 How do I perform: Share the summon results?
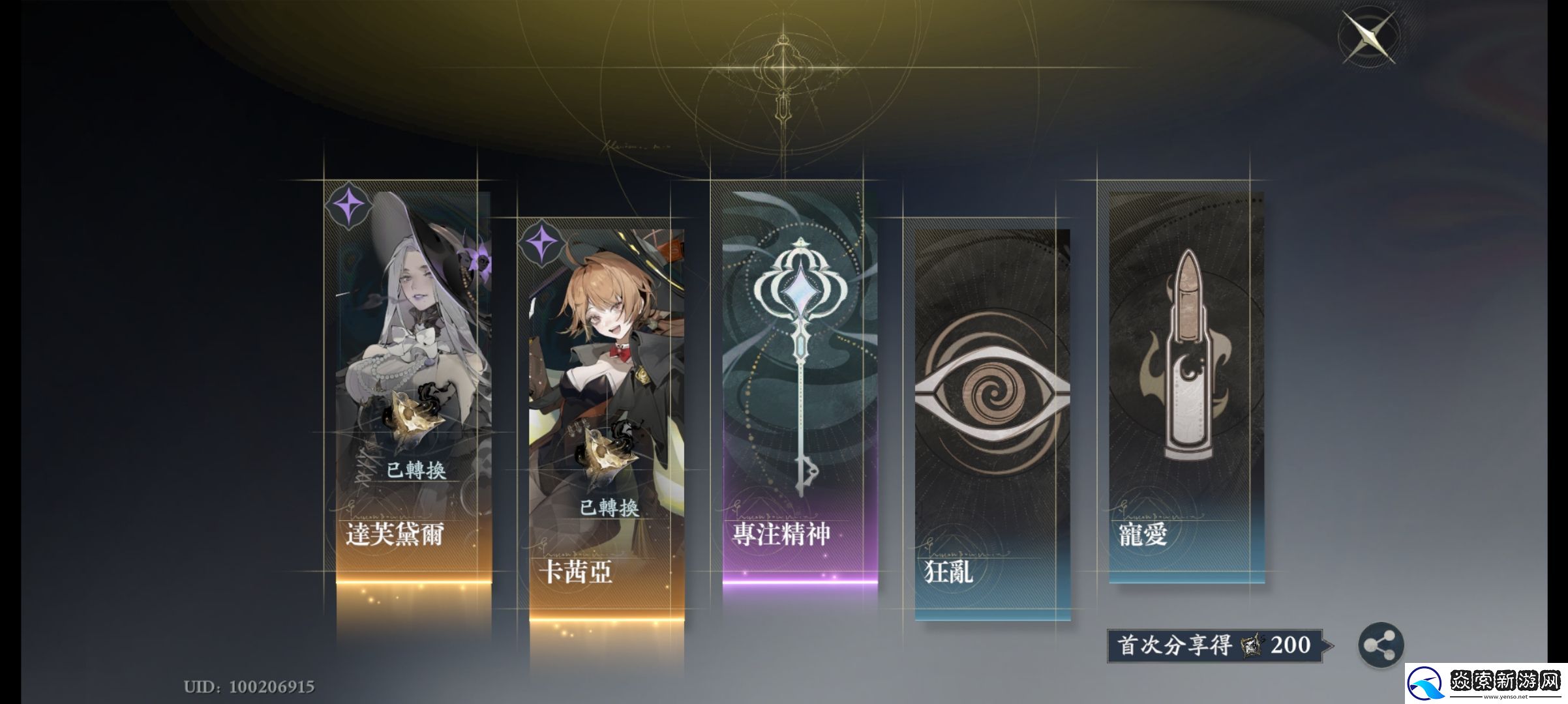coord(1381,646)
